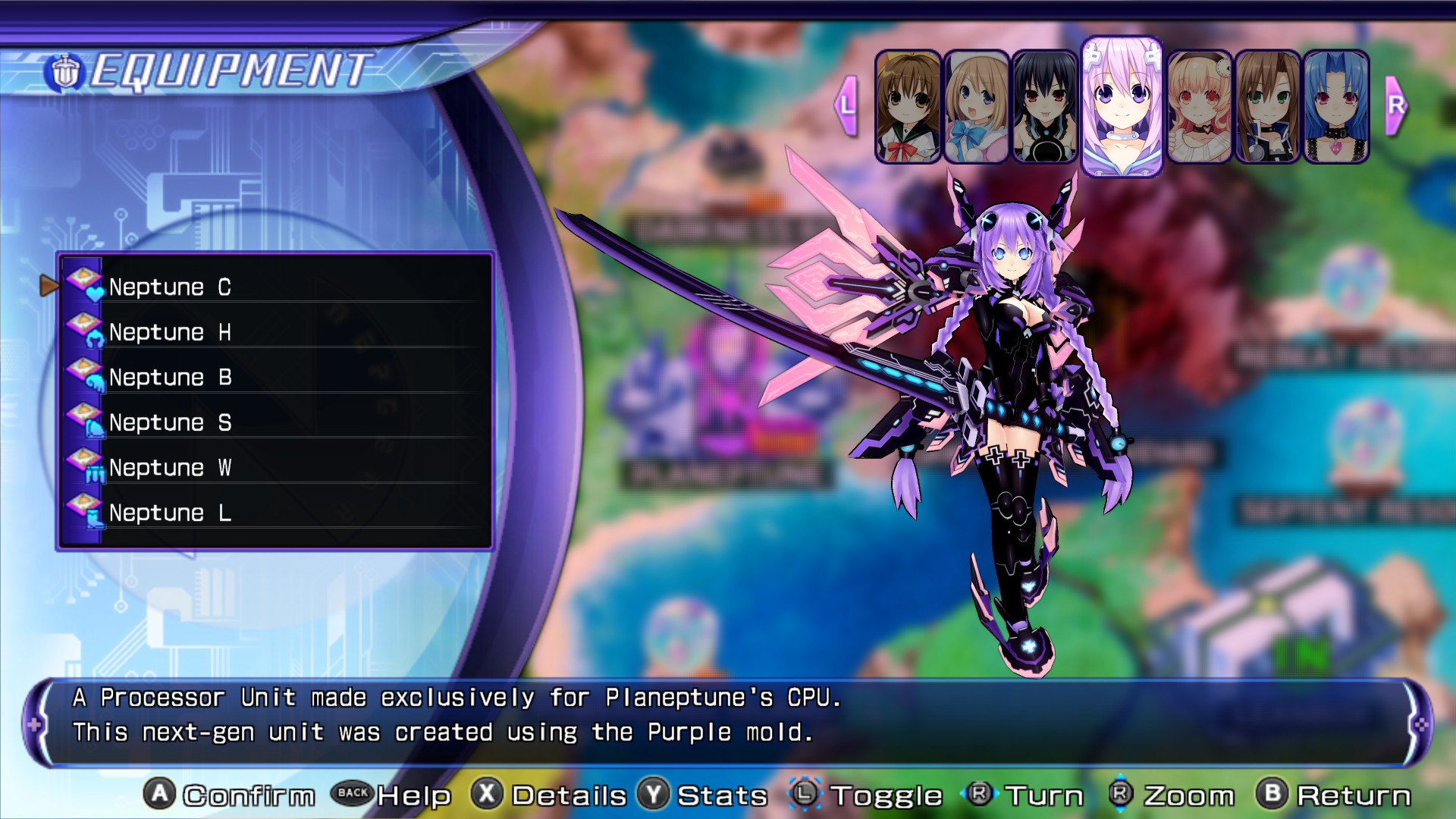Select the green-eyed brown-haired character portrait
Screen dimensions: 1456x819
pos(1267,107)
